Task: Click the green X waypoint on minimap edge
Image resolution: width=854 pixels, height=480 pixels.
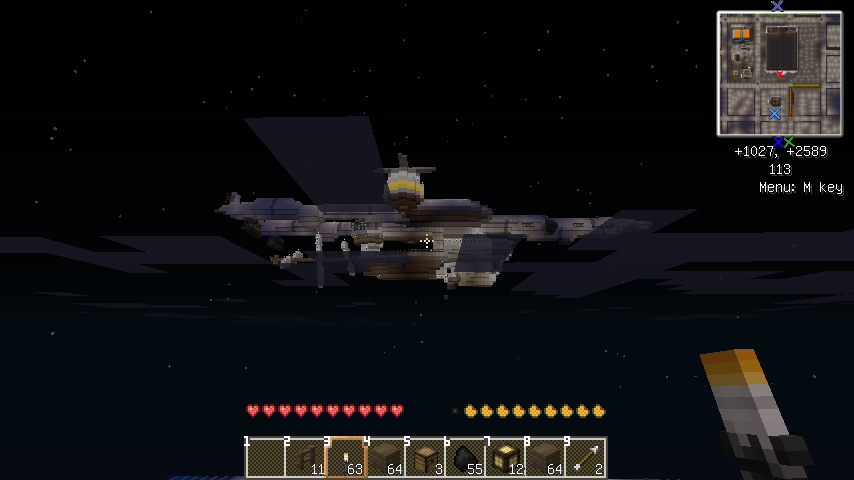Action: 789,141
